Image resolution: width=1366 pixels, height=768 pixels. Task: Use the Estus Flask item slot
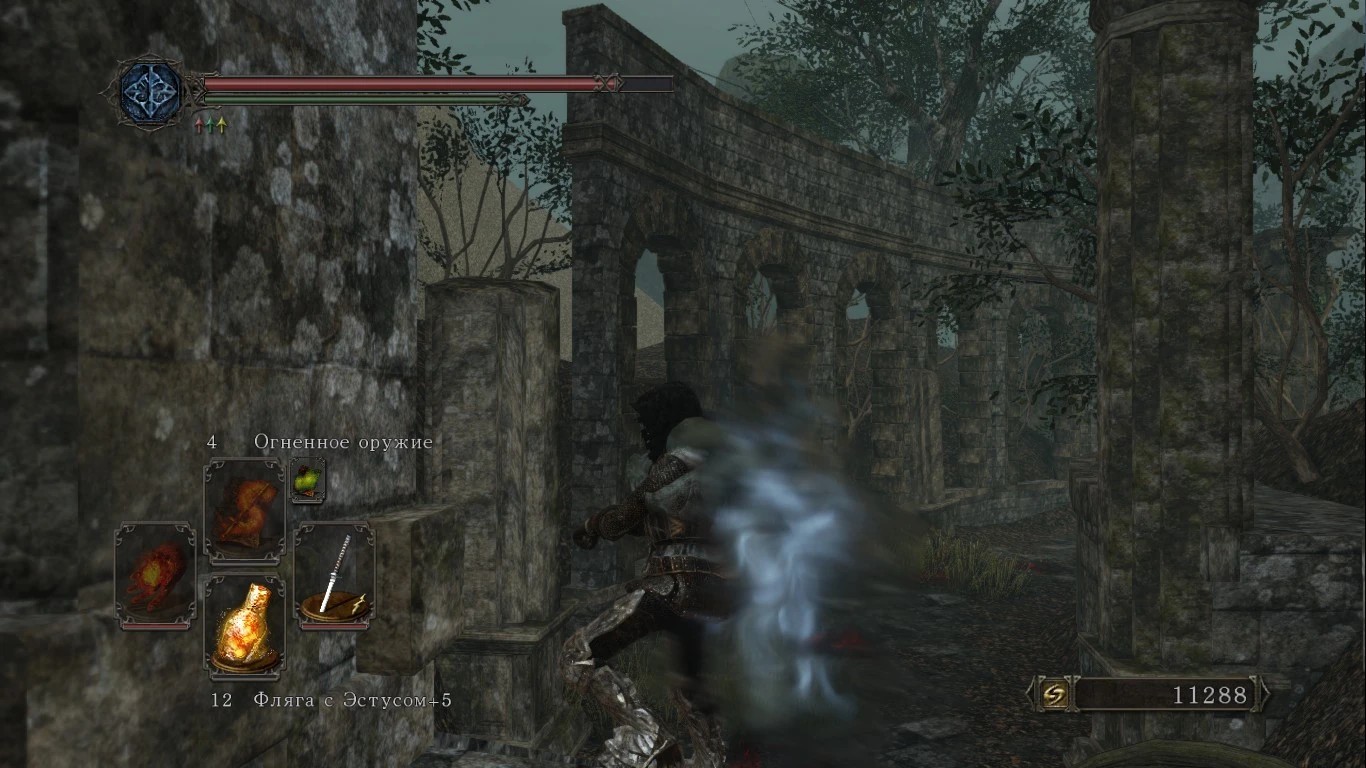pos(245,625)
